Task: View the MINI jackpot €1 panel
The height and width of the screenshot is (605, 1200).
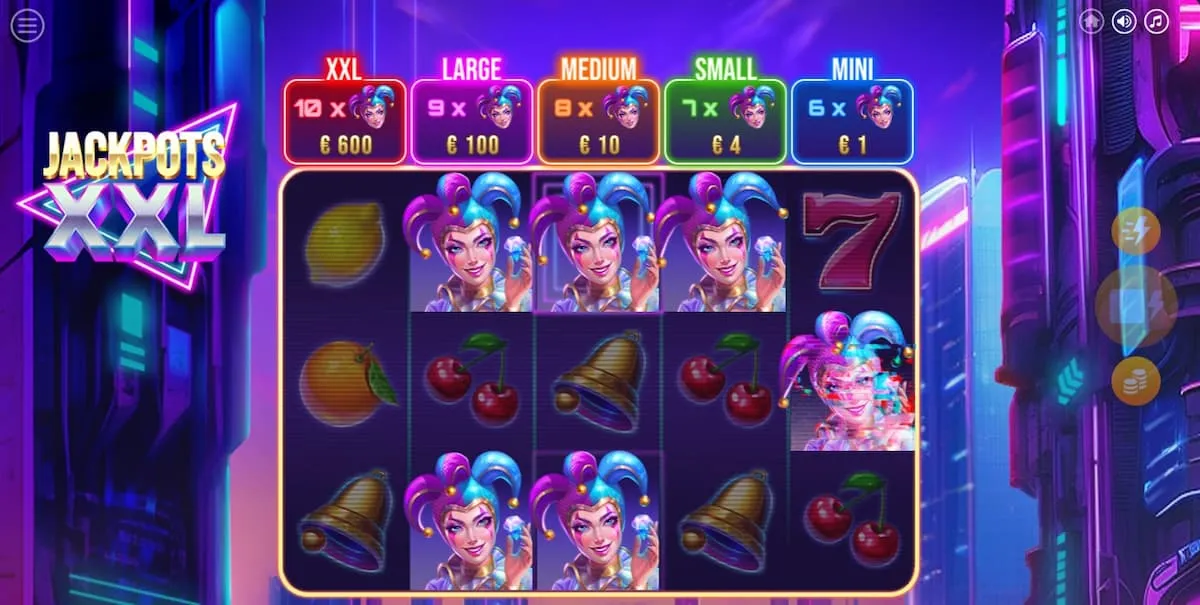Action: (852, 121)
